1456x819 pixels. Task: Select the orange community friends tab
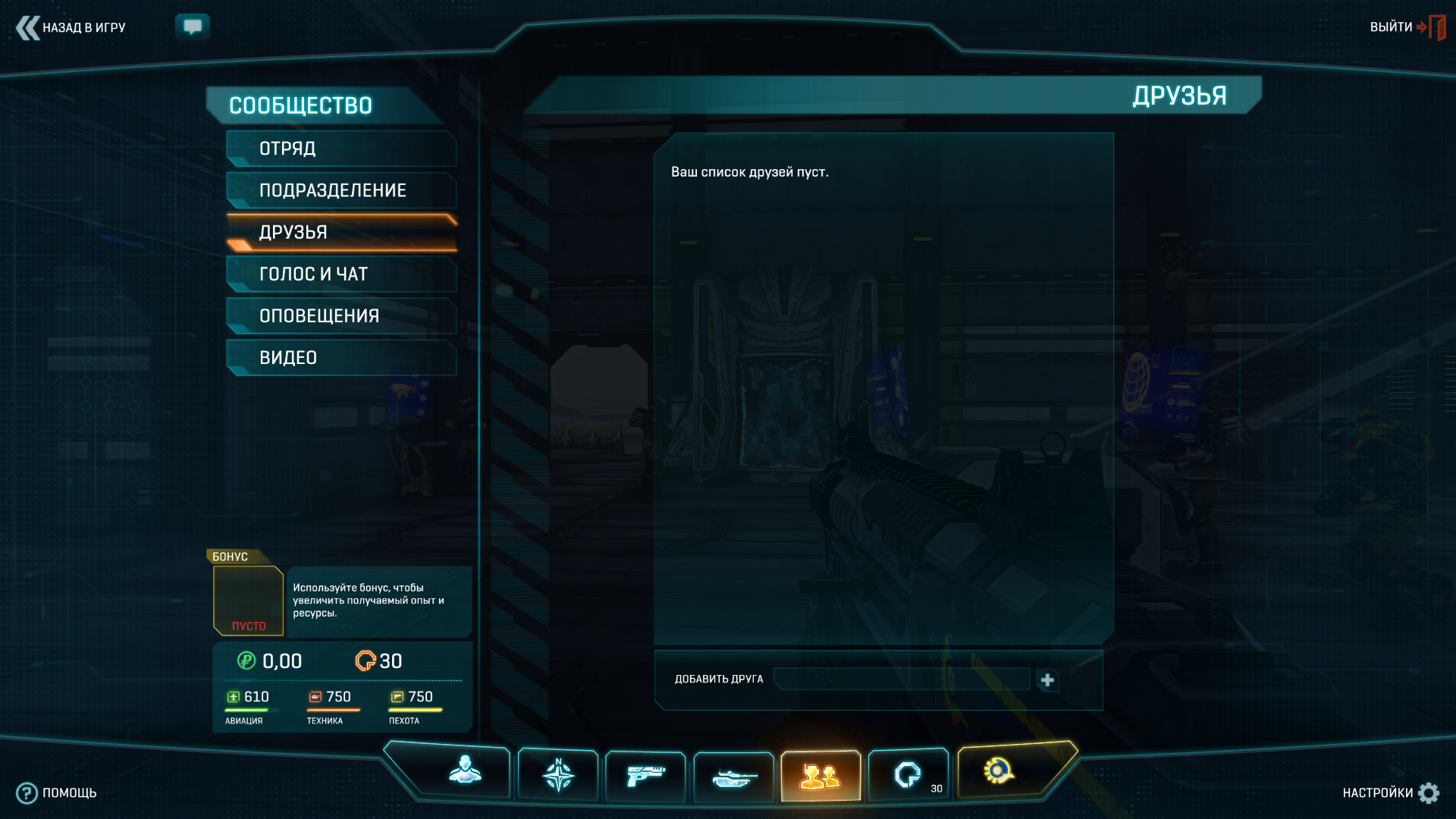[x=821, y=777]
